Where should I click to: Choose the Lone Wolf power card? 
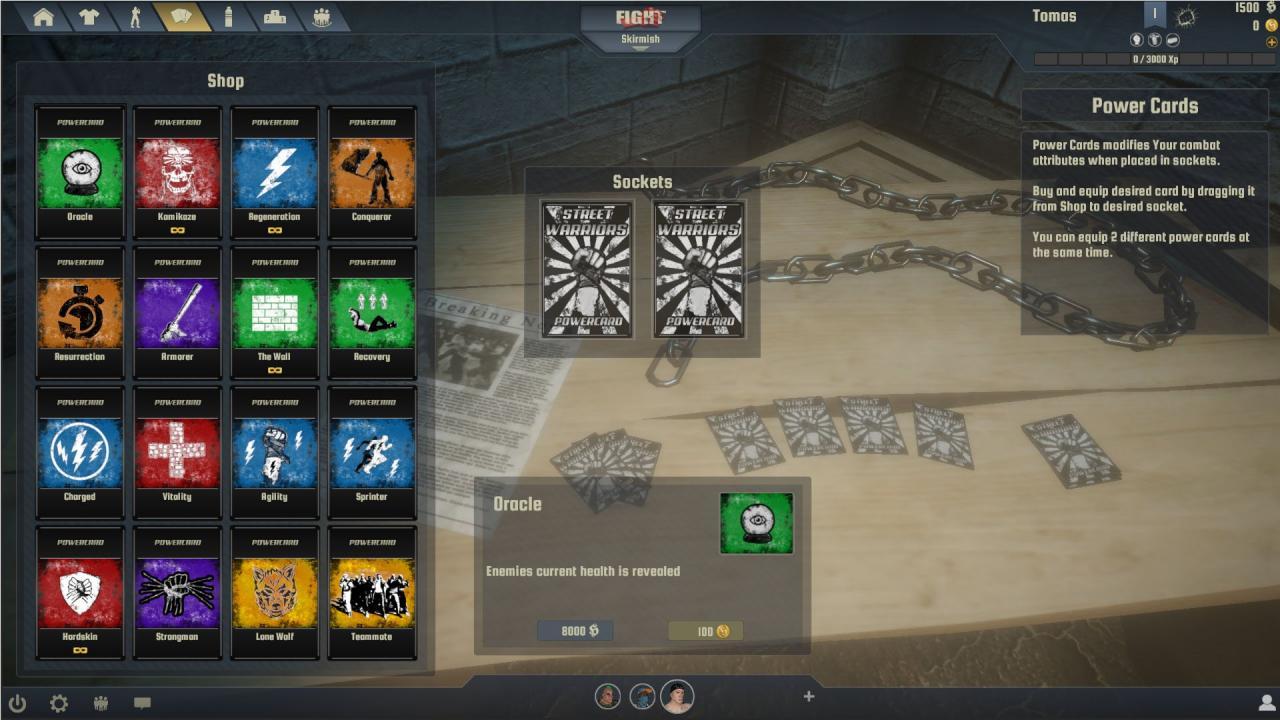tap(274, 592)
